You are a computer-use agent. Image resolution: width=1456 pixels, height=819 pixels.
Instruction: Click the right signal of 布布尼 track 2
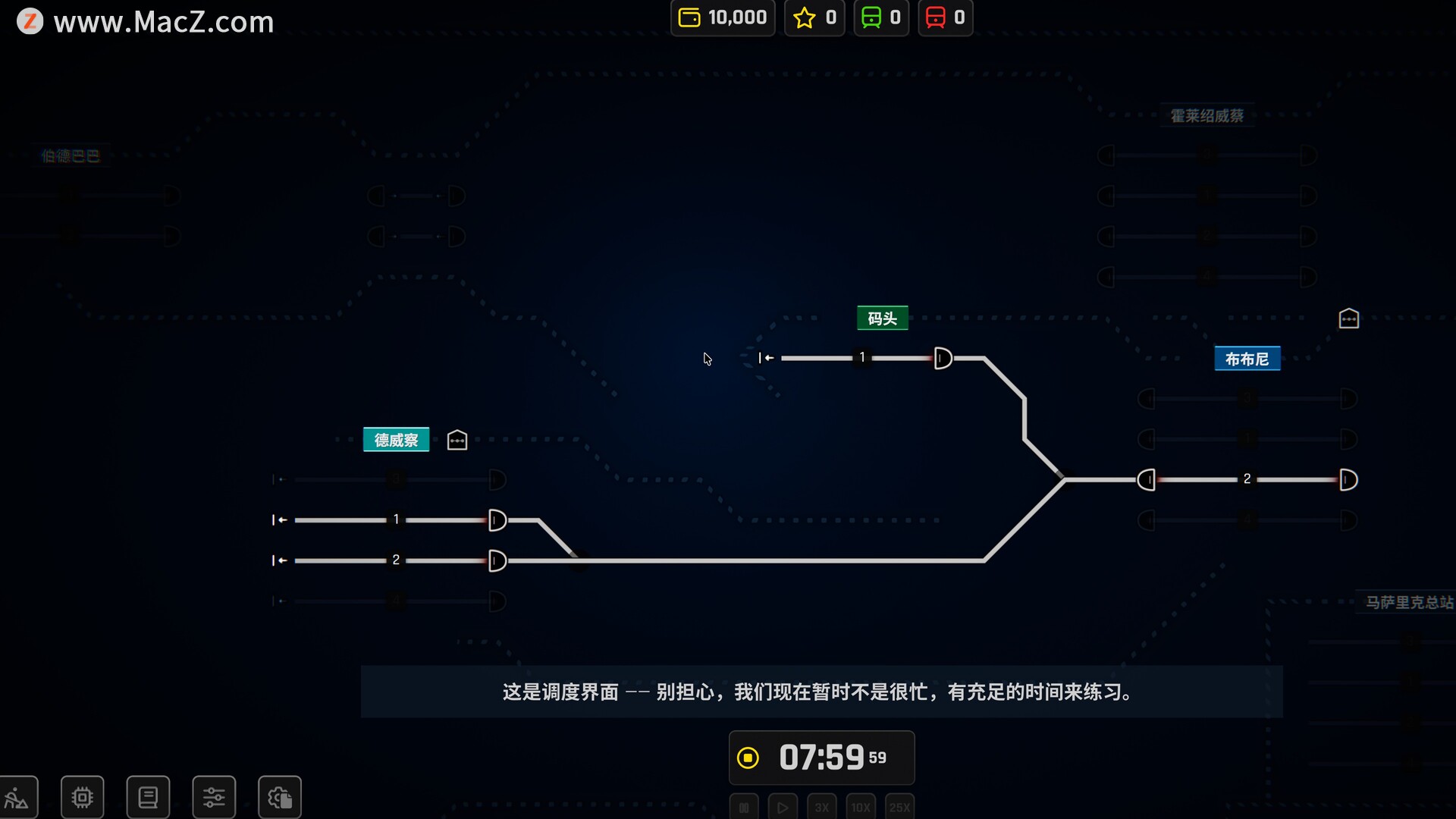(1348, 479)
